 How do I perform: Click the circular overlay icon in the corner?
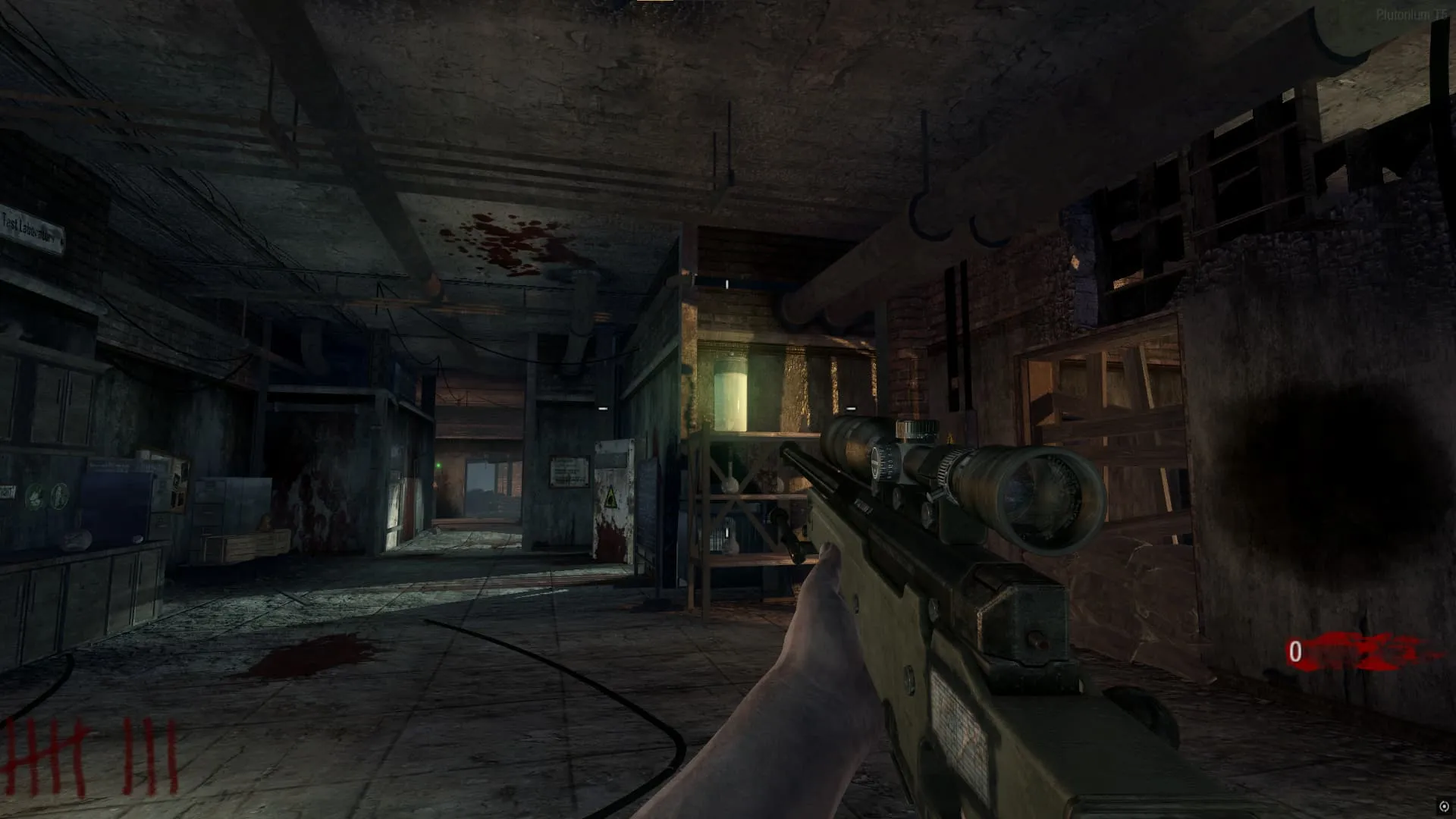click(x=1444, y=807)
